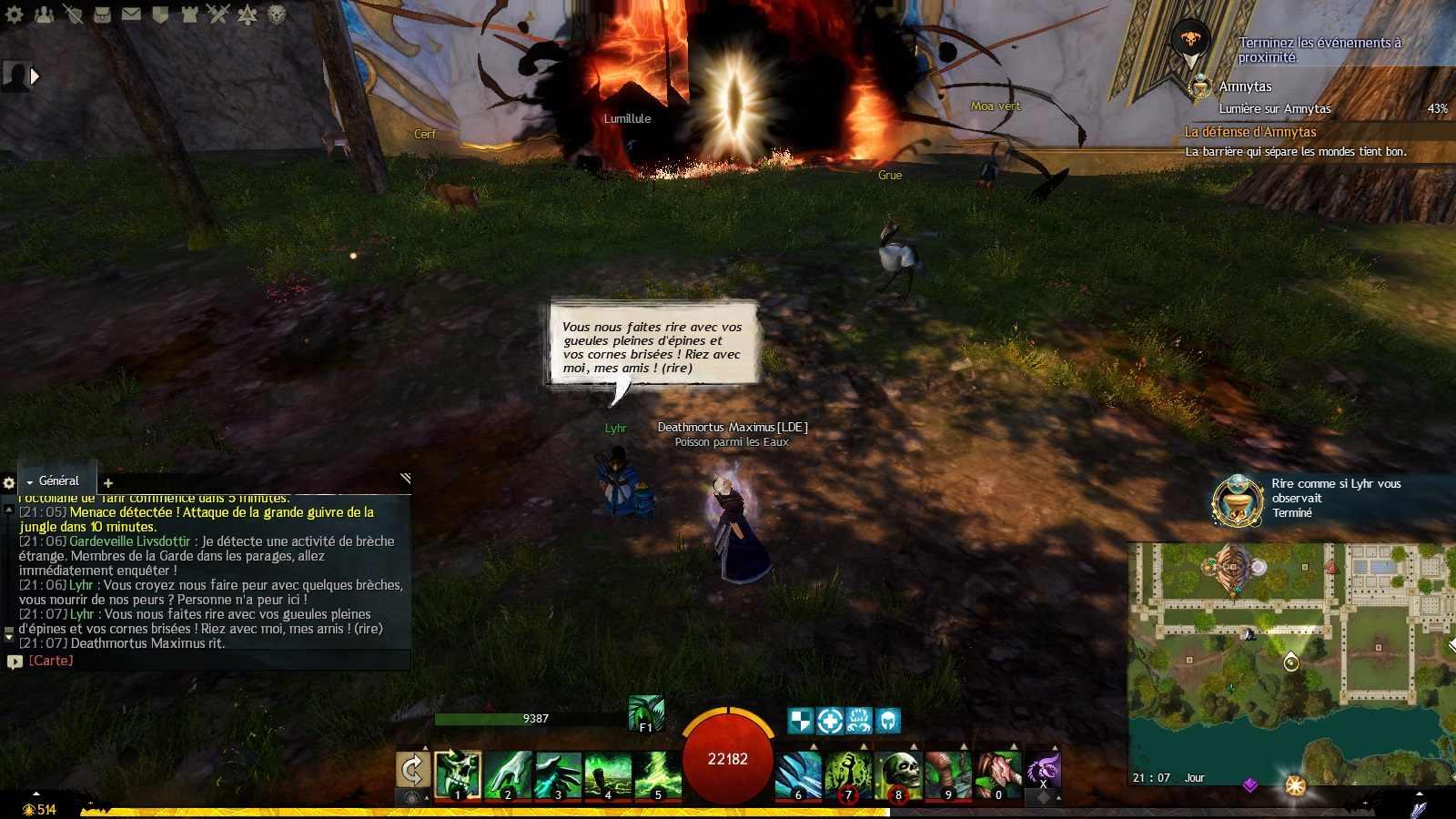Check mail via the envelope icon
The image size is (1456, 819).
[x=131, y=15]
